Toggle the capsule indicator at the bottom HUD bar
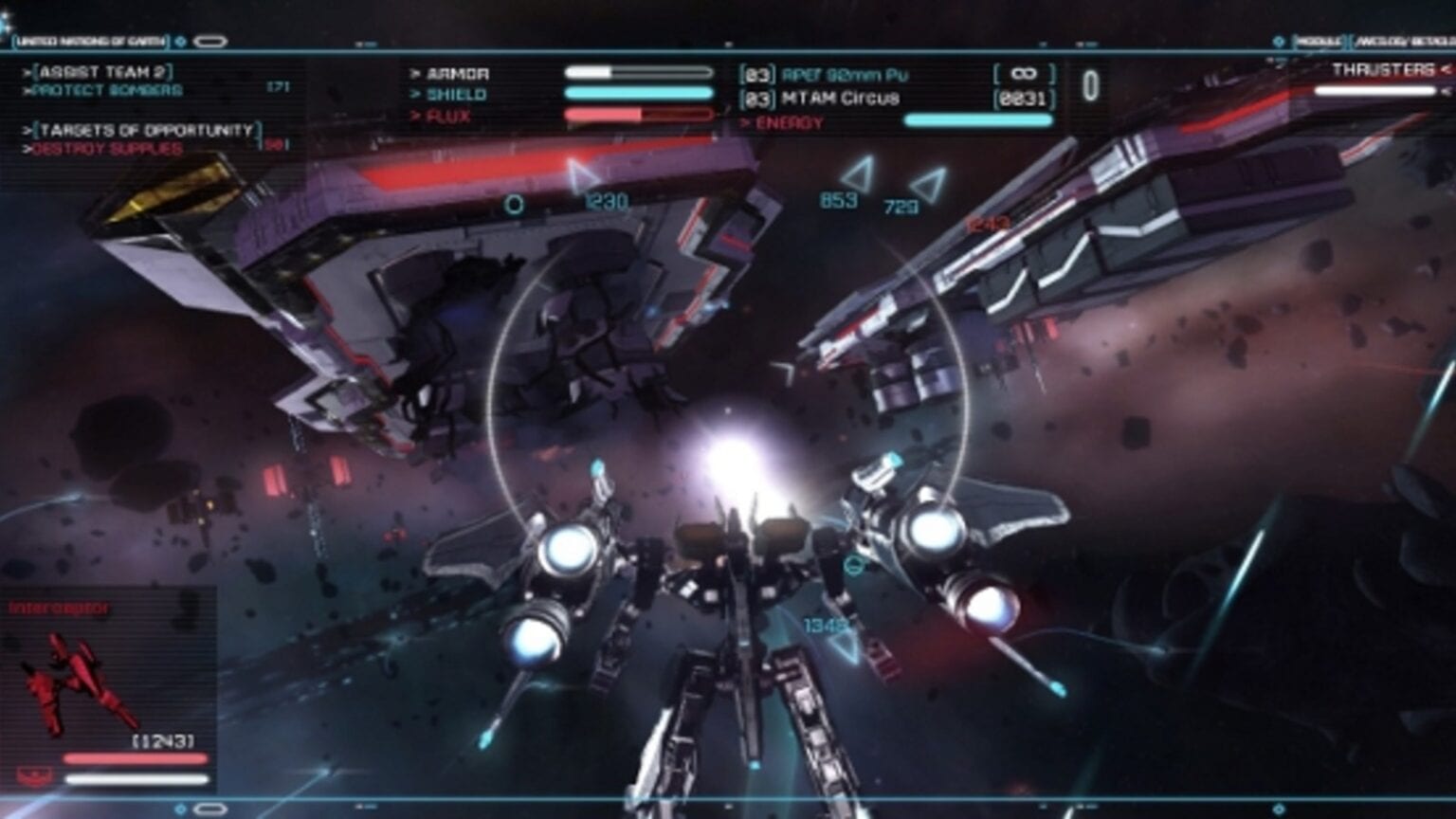This screenshot has width=1456, height=819. pyautogui.click(x=209, y=809)
